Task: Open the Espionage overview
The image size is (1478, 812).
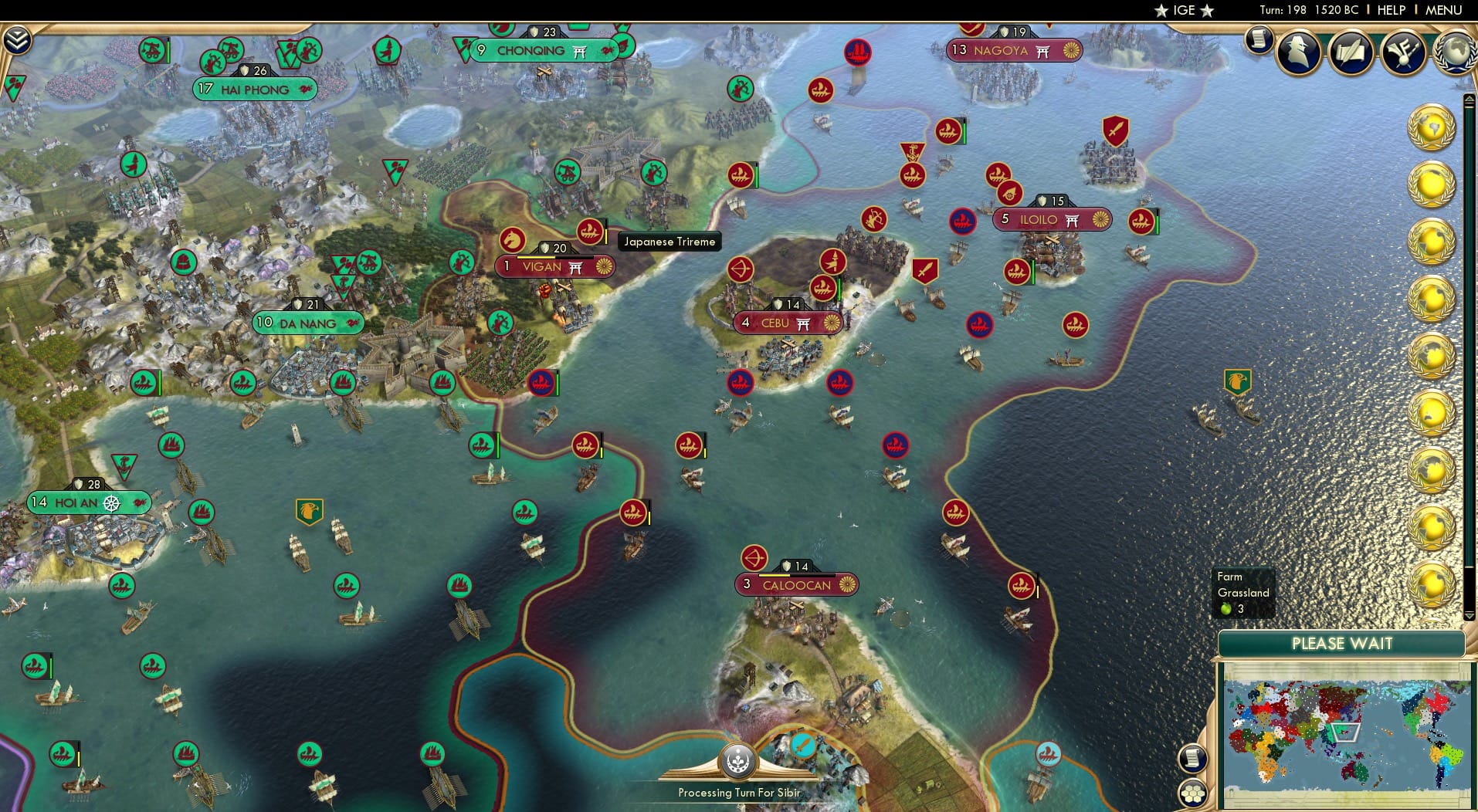Action: coord(1298,52)
